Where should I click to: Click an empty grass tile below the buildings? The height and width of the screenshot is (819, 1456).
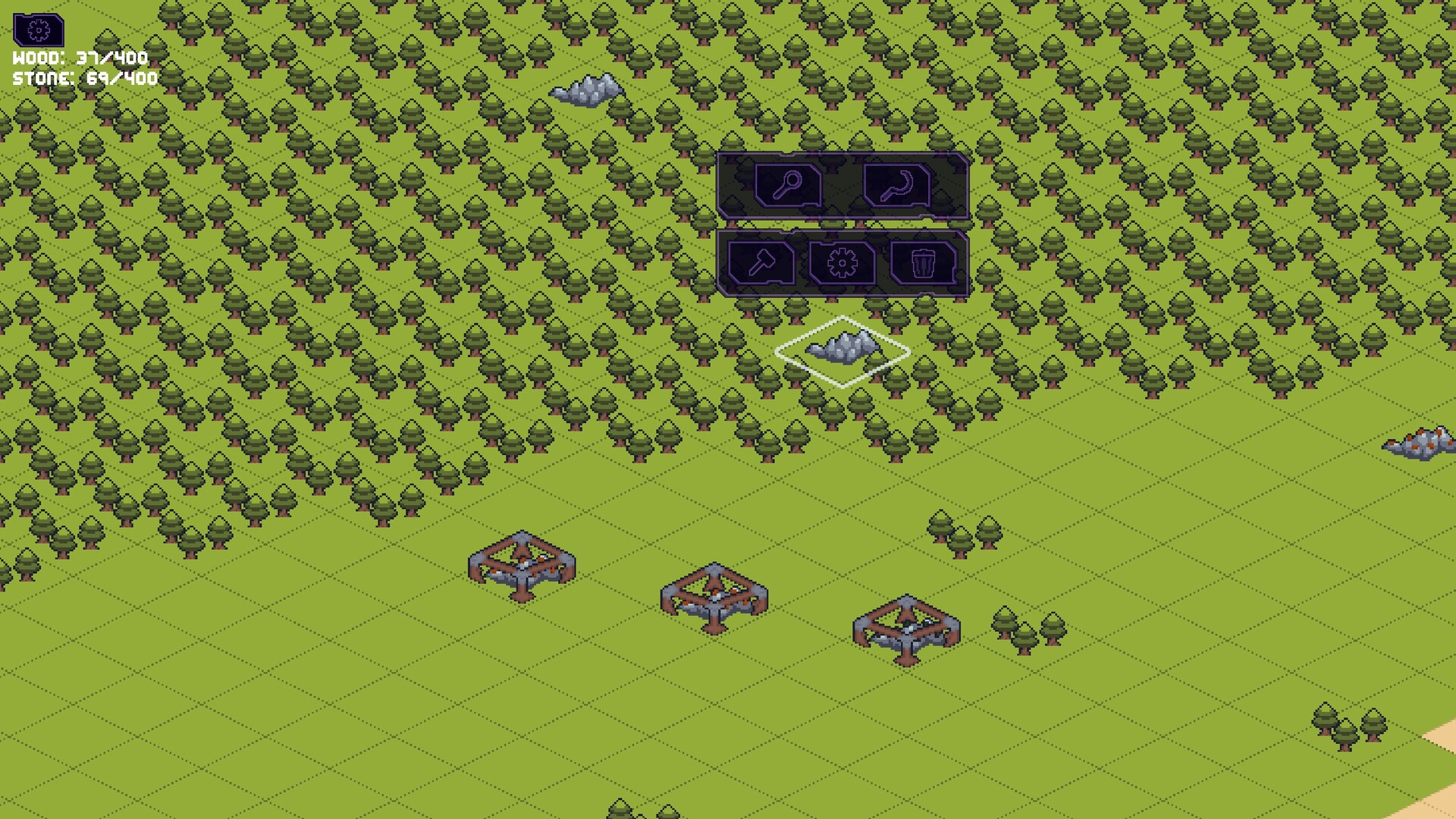click(x=682, y=720)
